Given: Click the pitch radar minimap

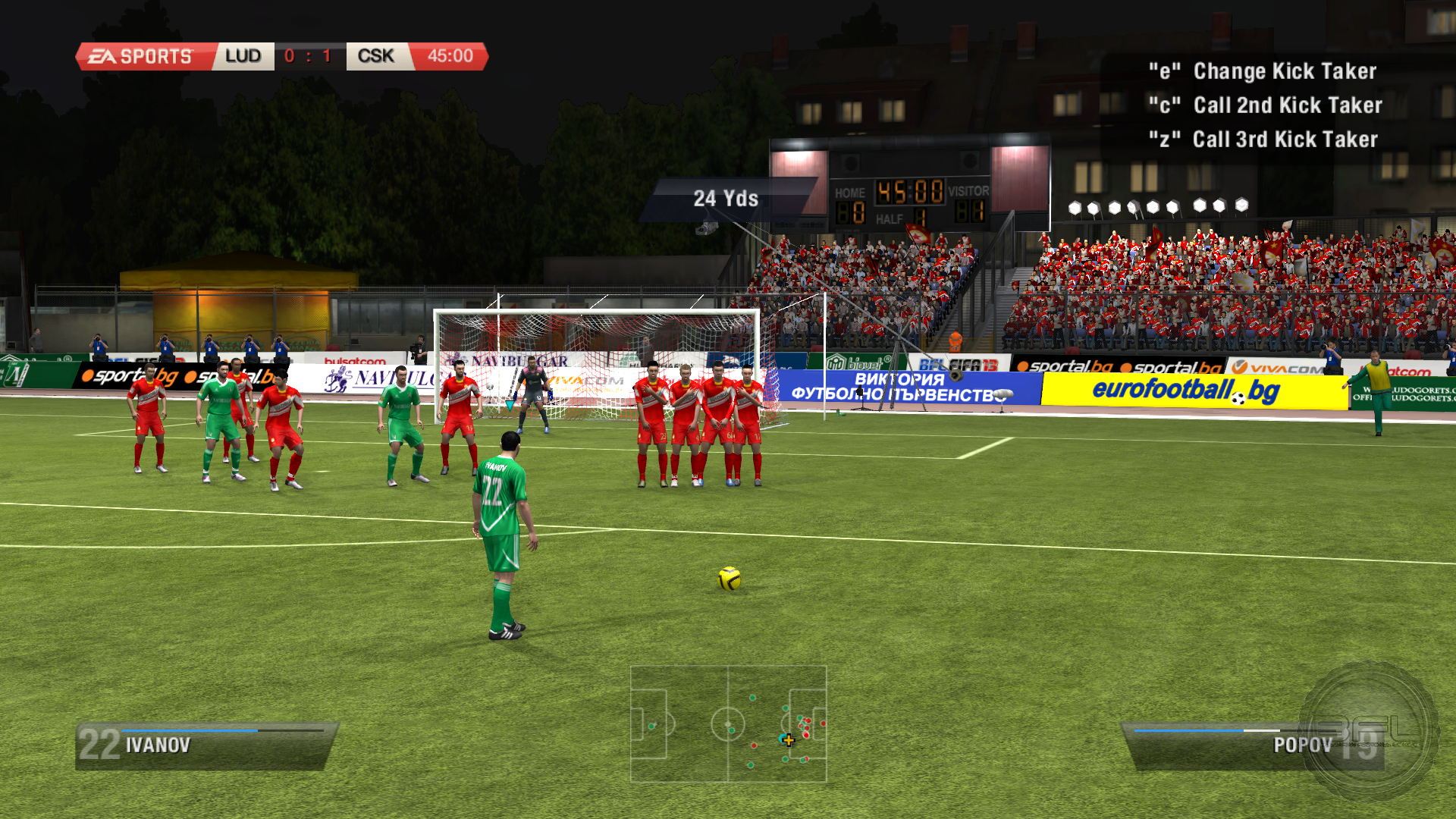Looking at the screenshot, I should pos(728,723).
